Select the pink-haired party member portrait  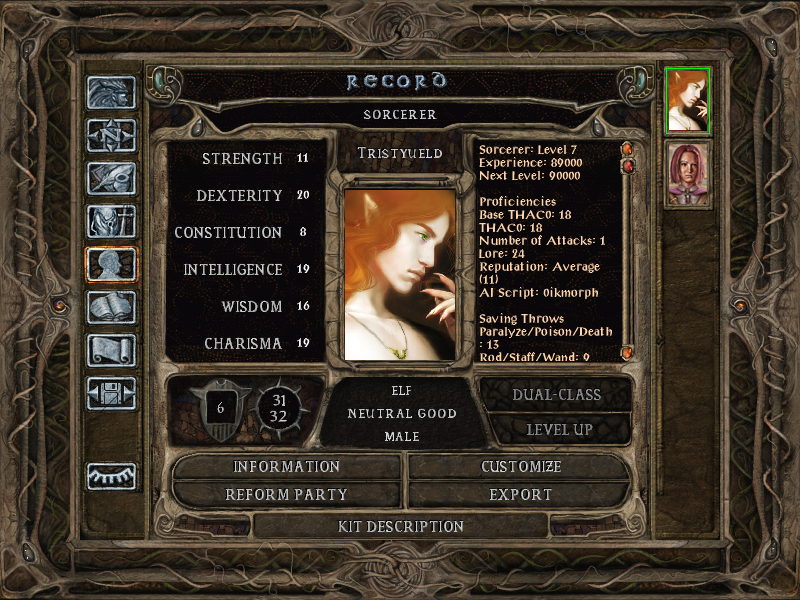coord(688,174)
